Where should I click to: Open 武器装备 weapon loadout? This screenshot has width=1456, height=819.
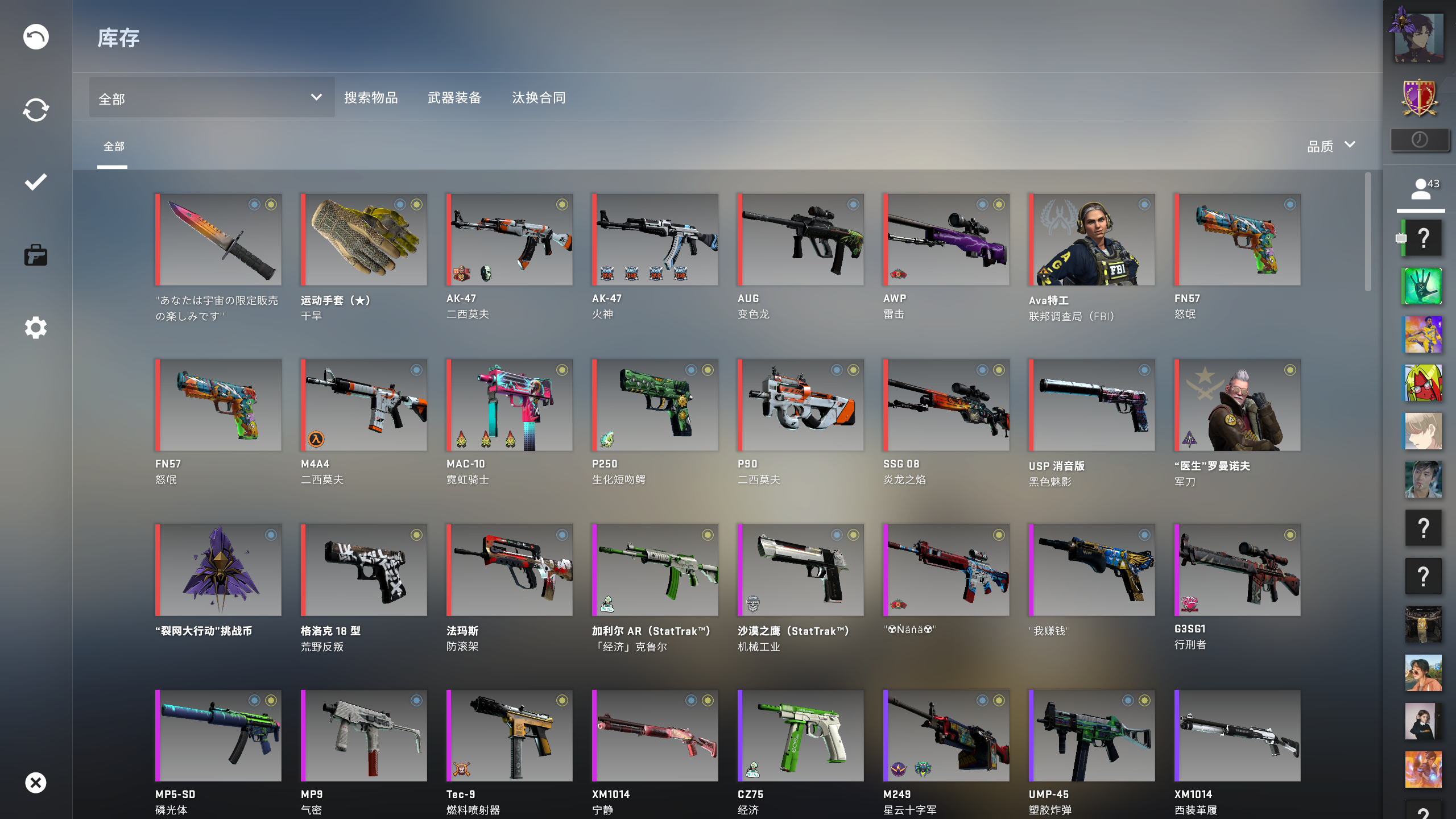pyautogui.click(x=454, y=97)
